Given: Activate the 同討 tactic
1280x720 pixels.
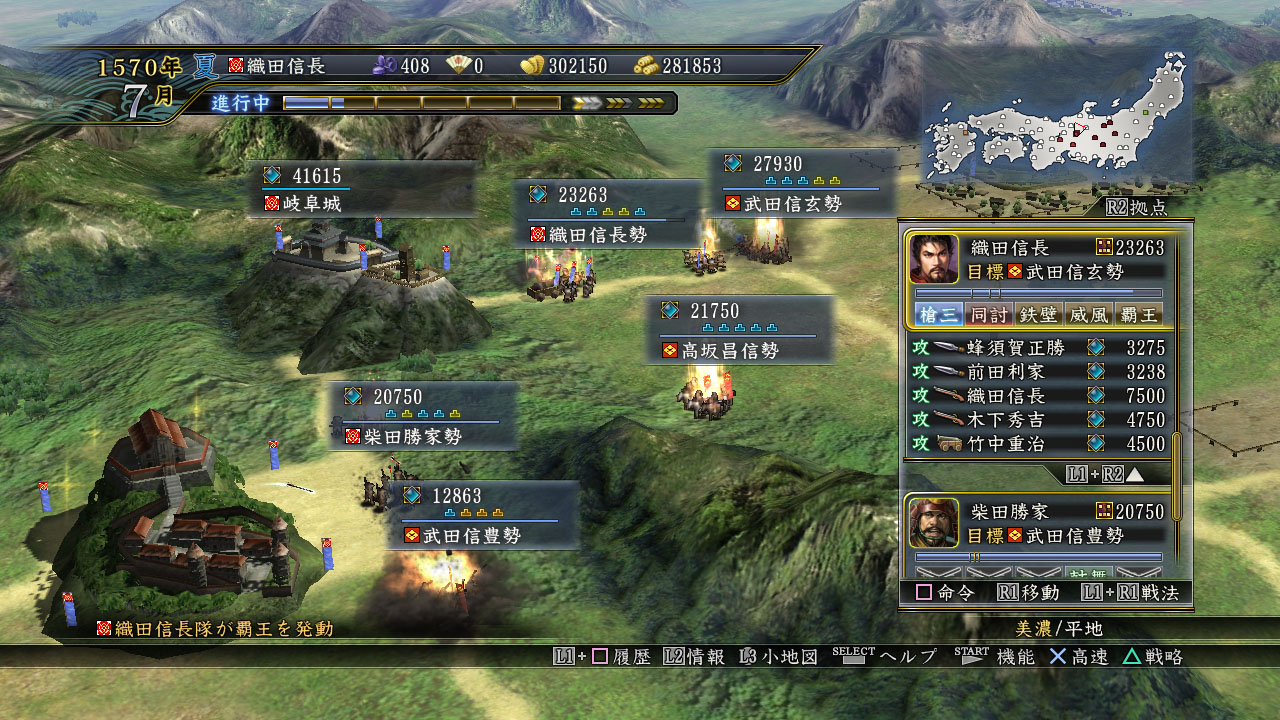Looking at the screenshot, I should coord(989,315).
